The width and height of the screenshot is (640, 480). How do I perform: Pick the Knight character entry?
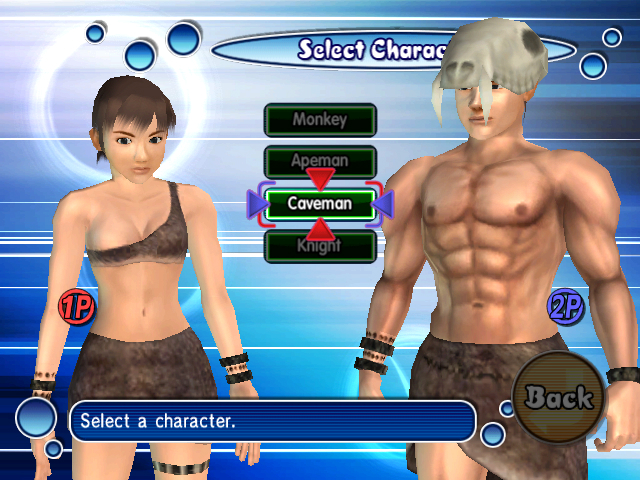(319, 246)
